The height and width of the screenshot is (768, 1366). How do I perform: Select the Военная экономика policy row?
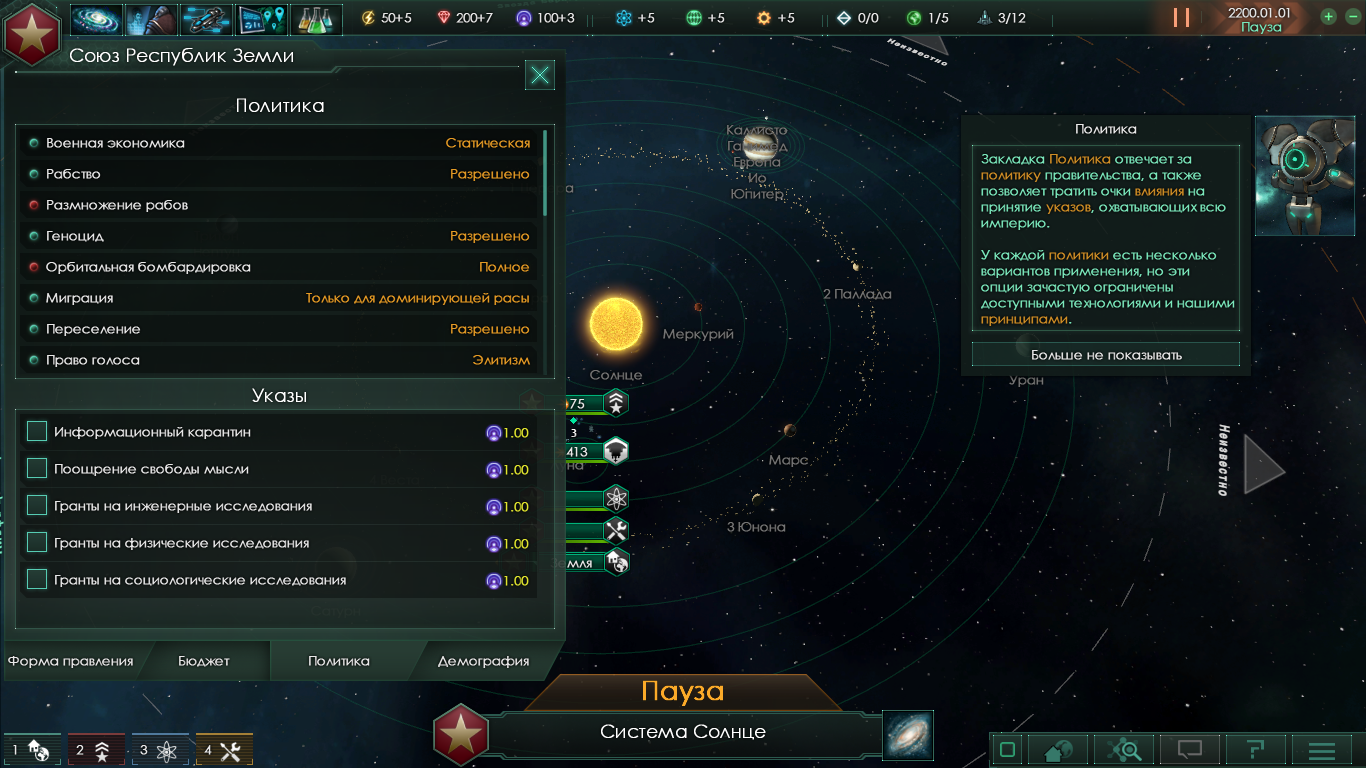(x=280, y=143)
